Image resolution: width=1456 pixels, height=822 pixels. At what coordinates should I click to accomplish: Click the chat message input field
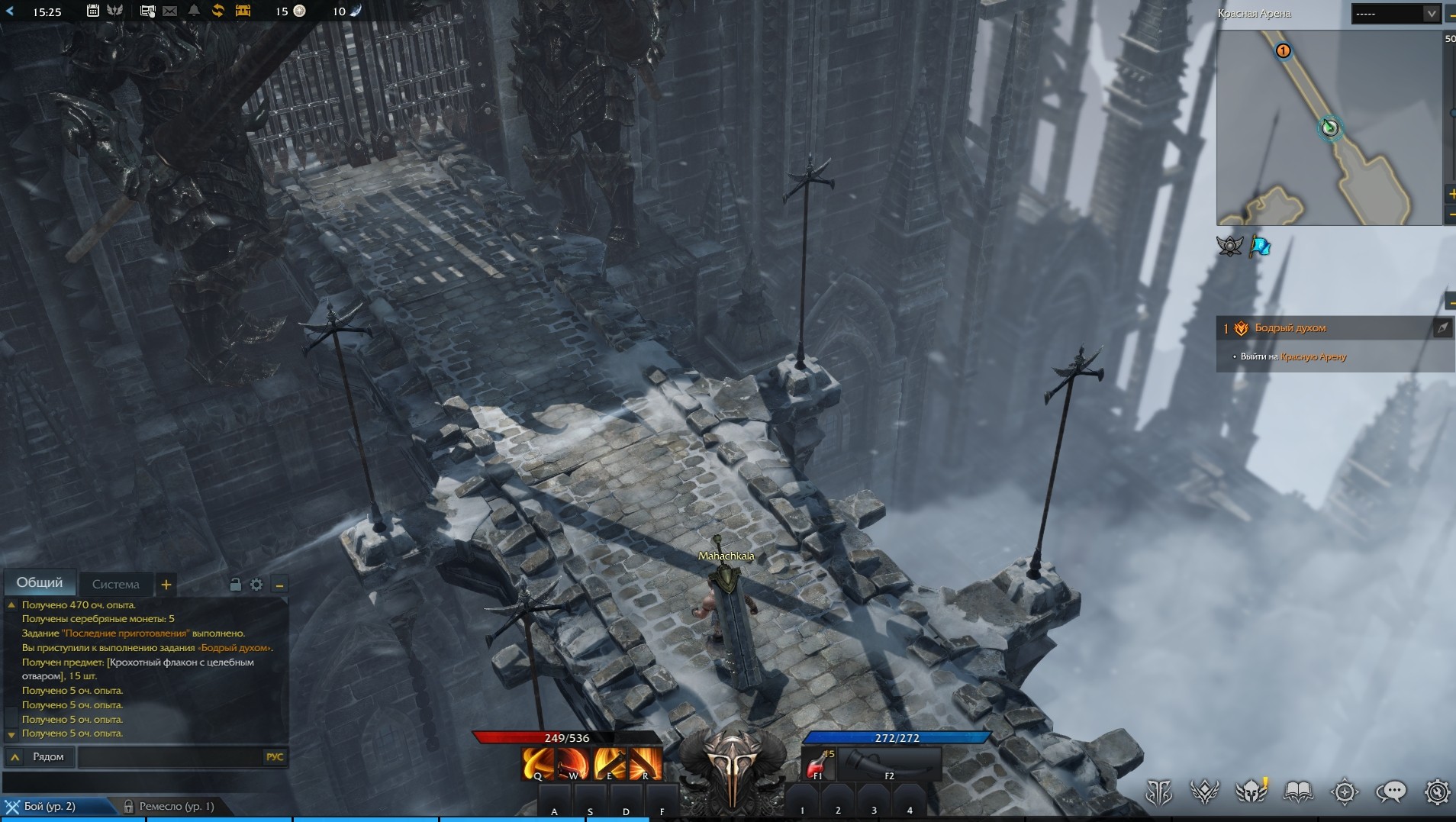click(x=169, y=757)
